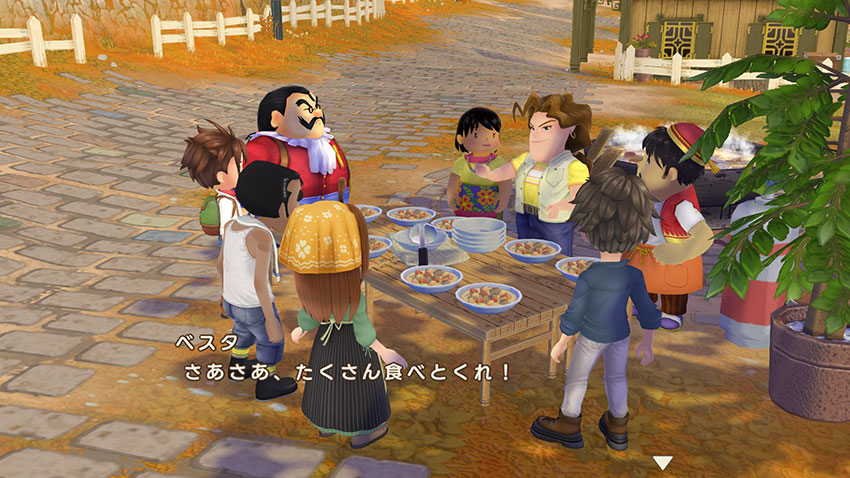Advance dialogue with the white arrow indicator
Screen dimensions: 850x478
tap(662, 462)
